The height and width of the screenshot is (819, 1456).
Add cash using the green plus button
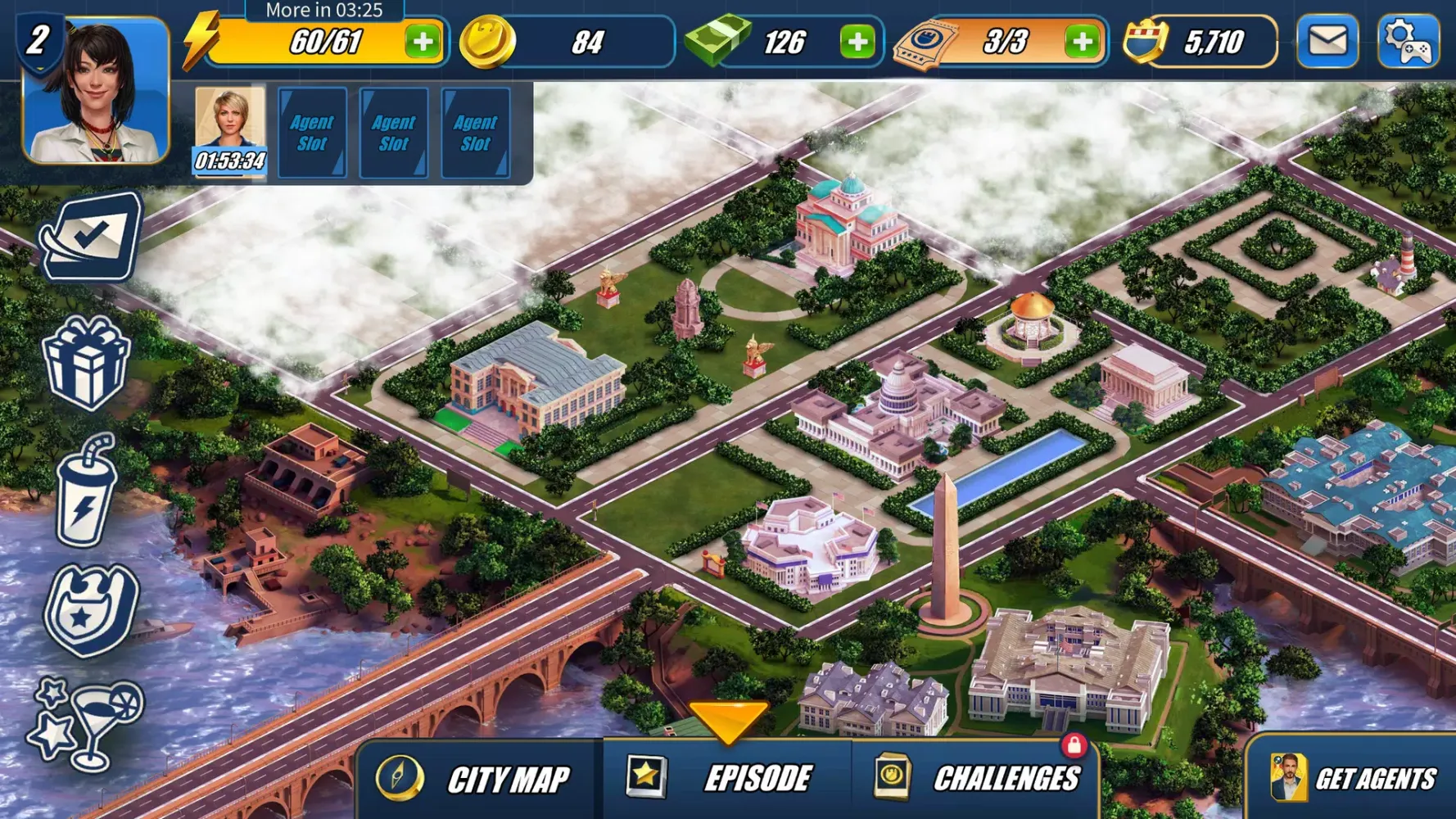857,41
